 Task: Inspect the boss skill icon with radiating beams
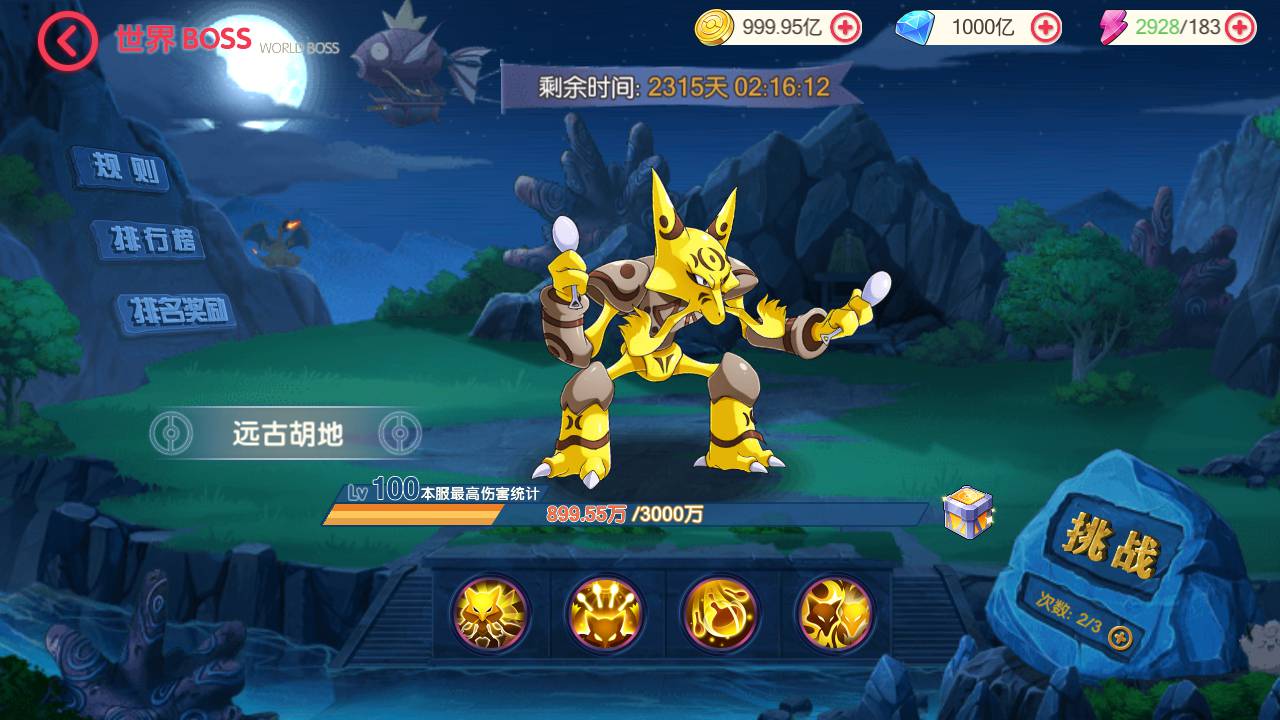[604, 614]
